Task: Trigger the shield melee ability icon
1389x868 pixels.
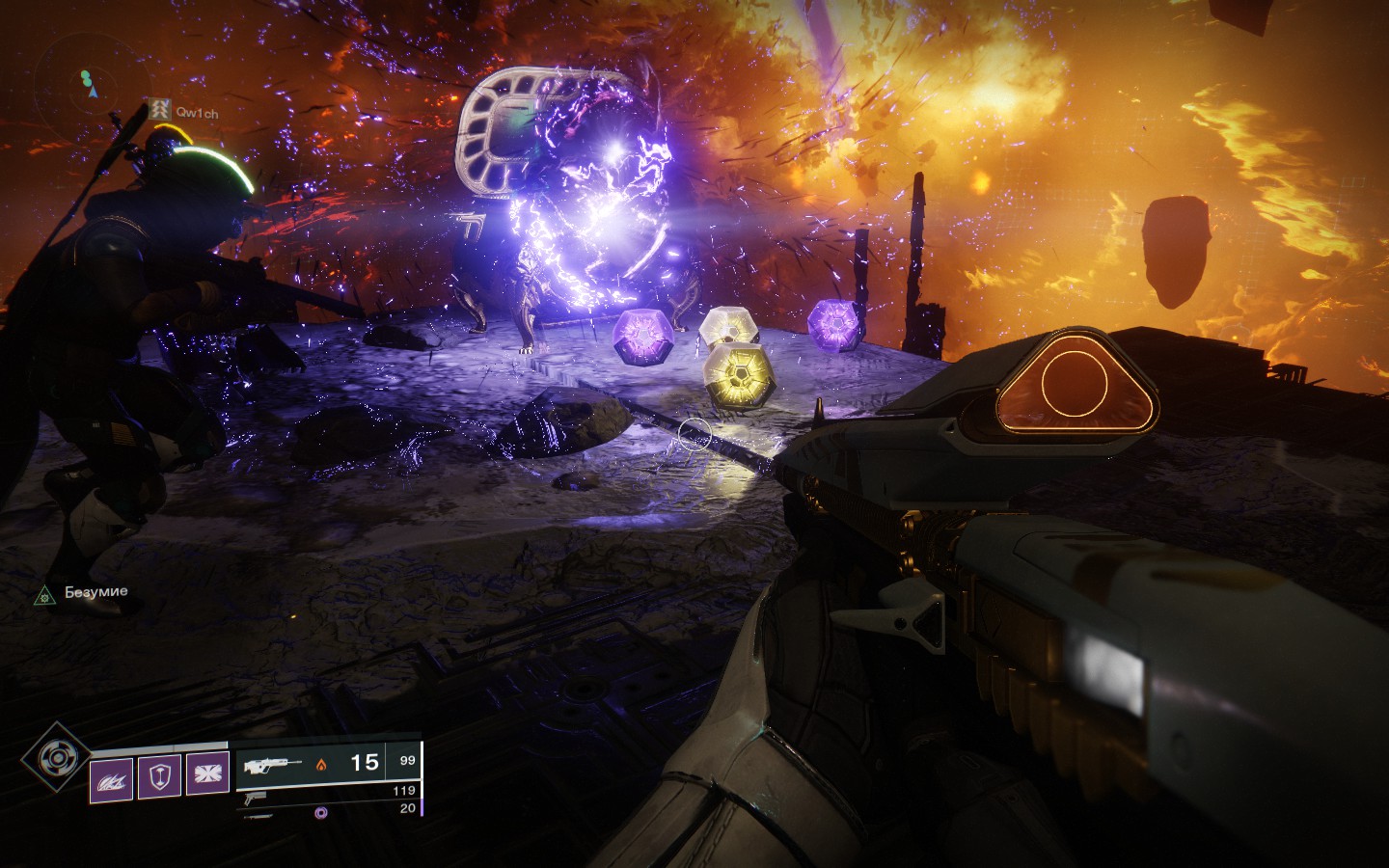Action: coord(159,776)
